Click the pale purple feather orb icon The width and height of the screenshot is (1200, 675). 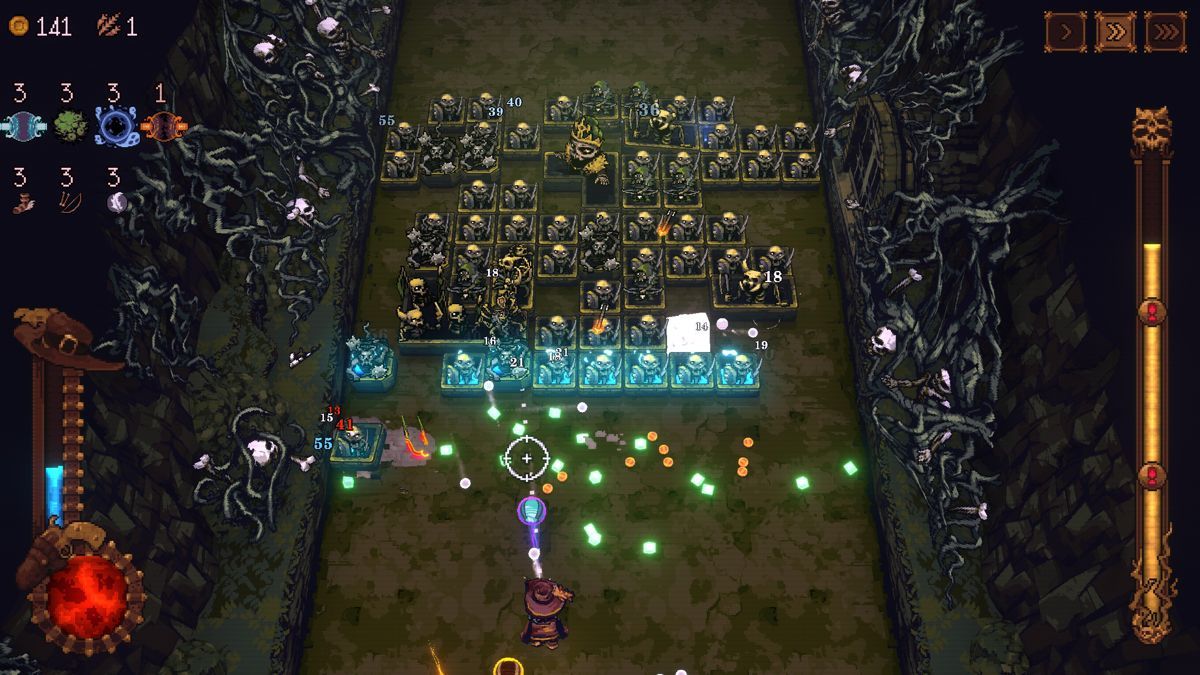(116, 203)
